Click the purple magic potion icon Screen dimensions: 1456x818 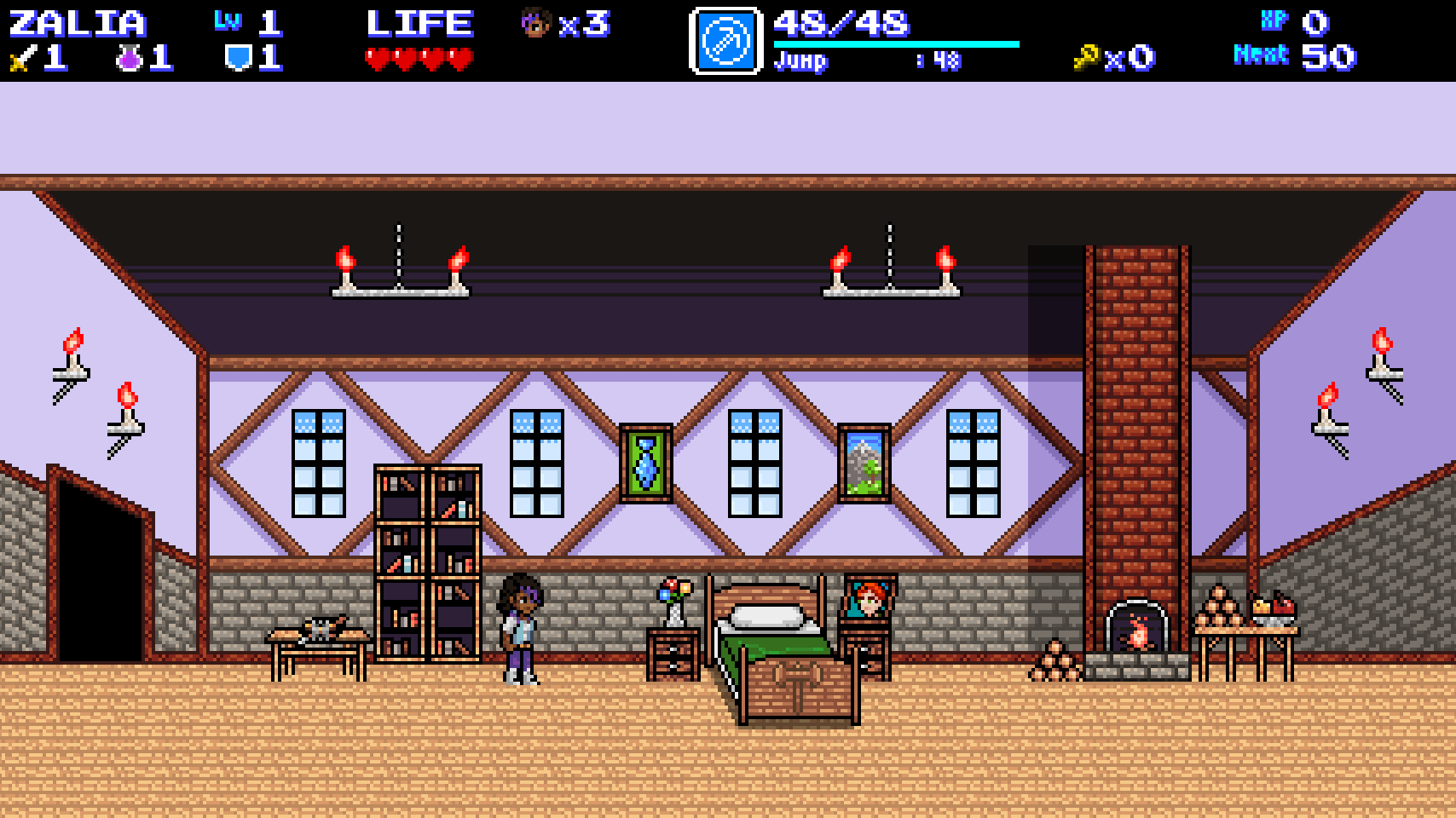tap(129, 59)
